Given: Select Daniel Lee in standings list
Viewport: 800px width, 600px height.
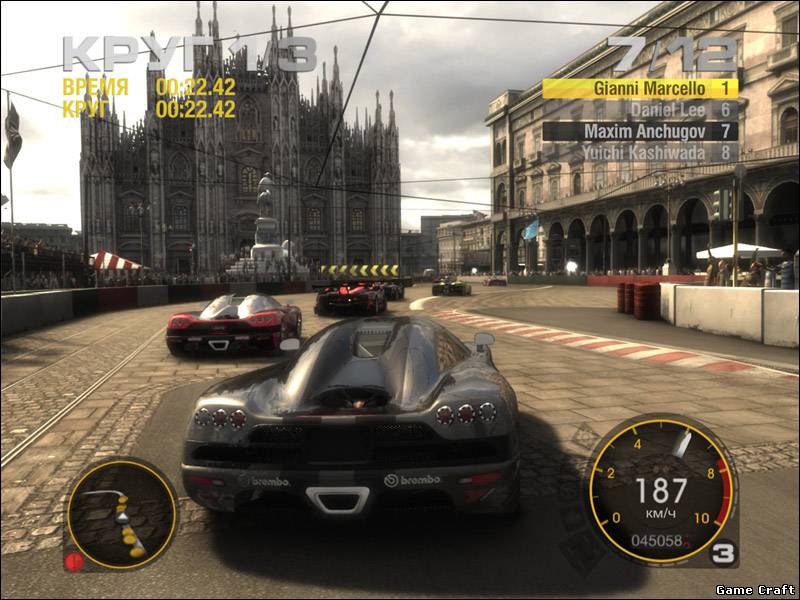Looking at the screenshot, I should [640, 110].
